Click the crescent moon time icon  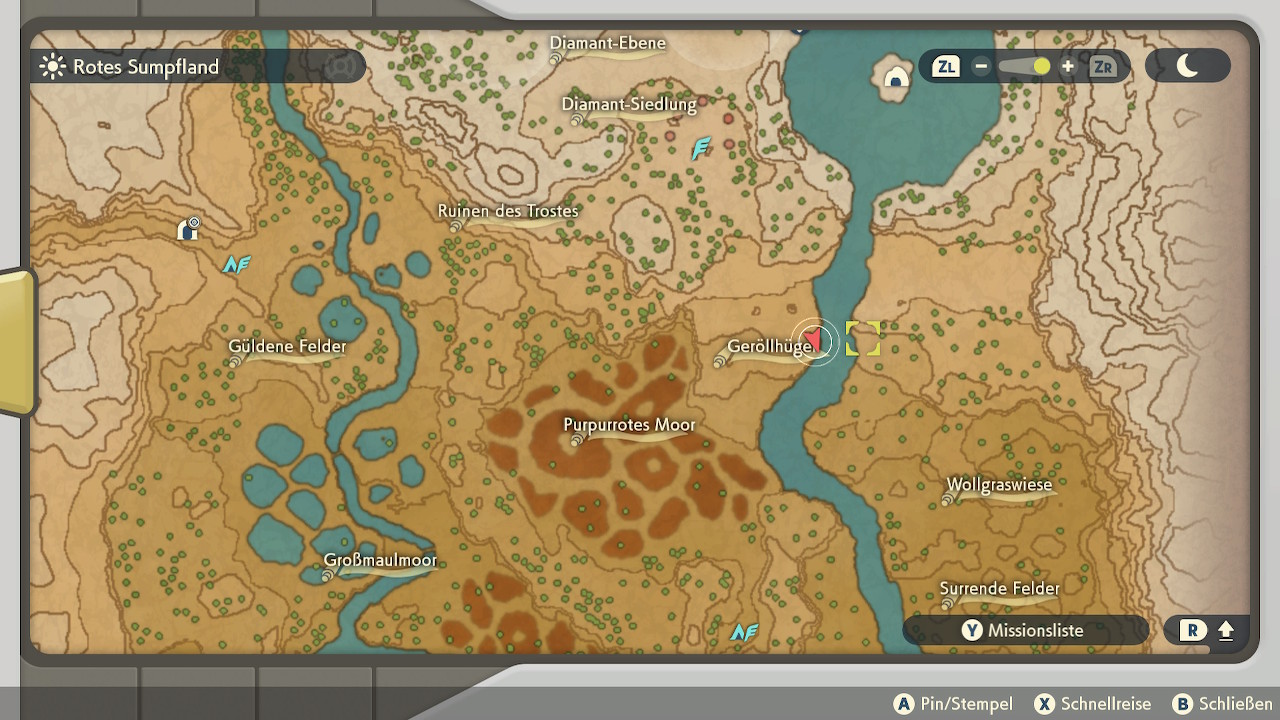tap(1187, 66)
